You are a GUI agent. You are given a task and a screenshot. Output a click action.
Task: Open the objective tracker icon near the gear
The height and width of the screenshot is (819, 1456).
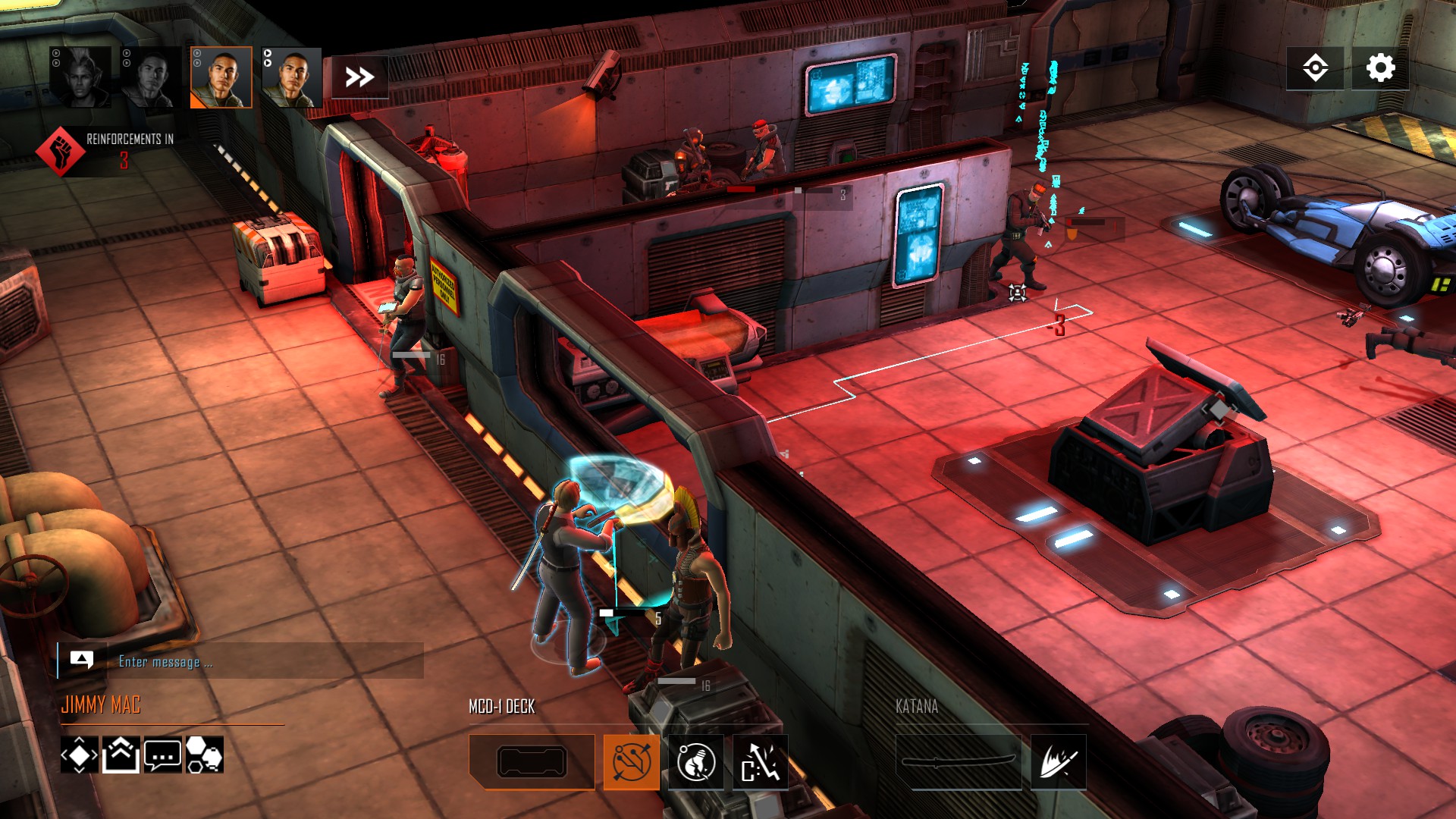[1317, 68]
